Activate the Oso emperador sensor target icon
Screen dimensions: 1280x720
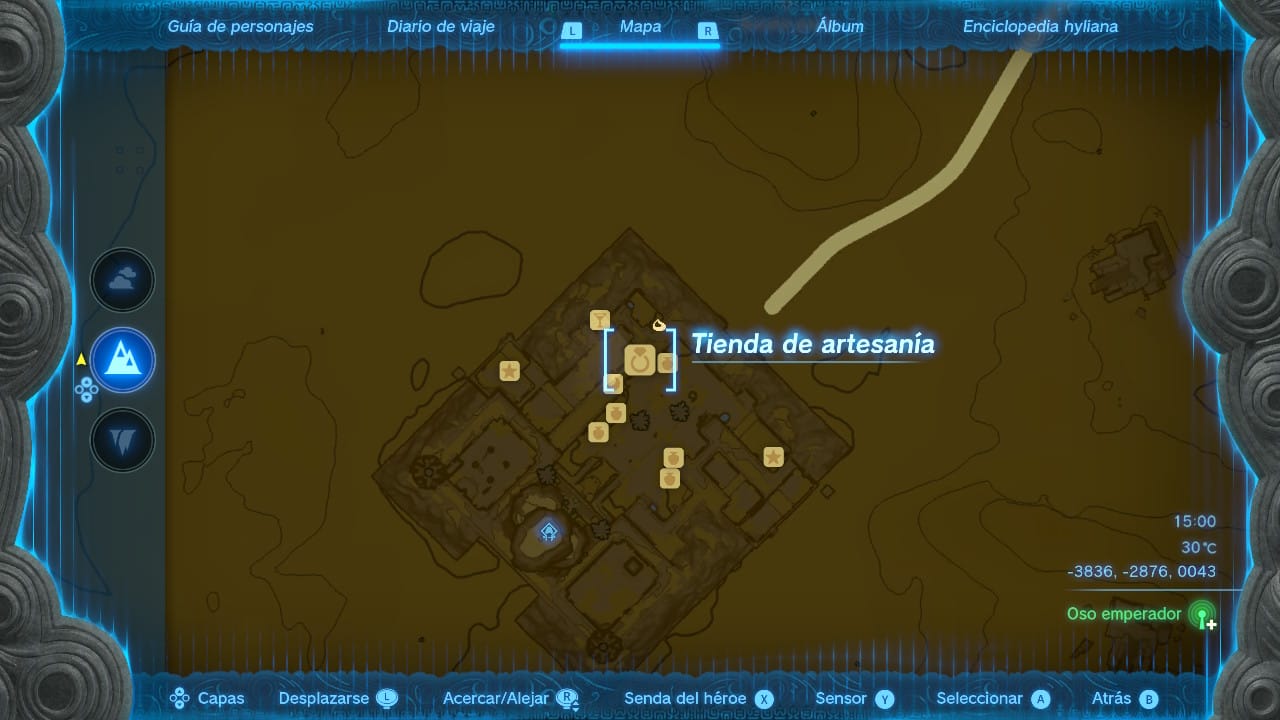point(1203,614)
